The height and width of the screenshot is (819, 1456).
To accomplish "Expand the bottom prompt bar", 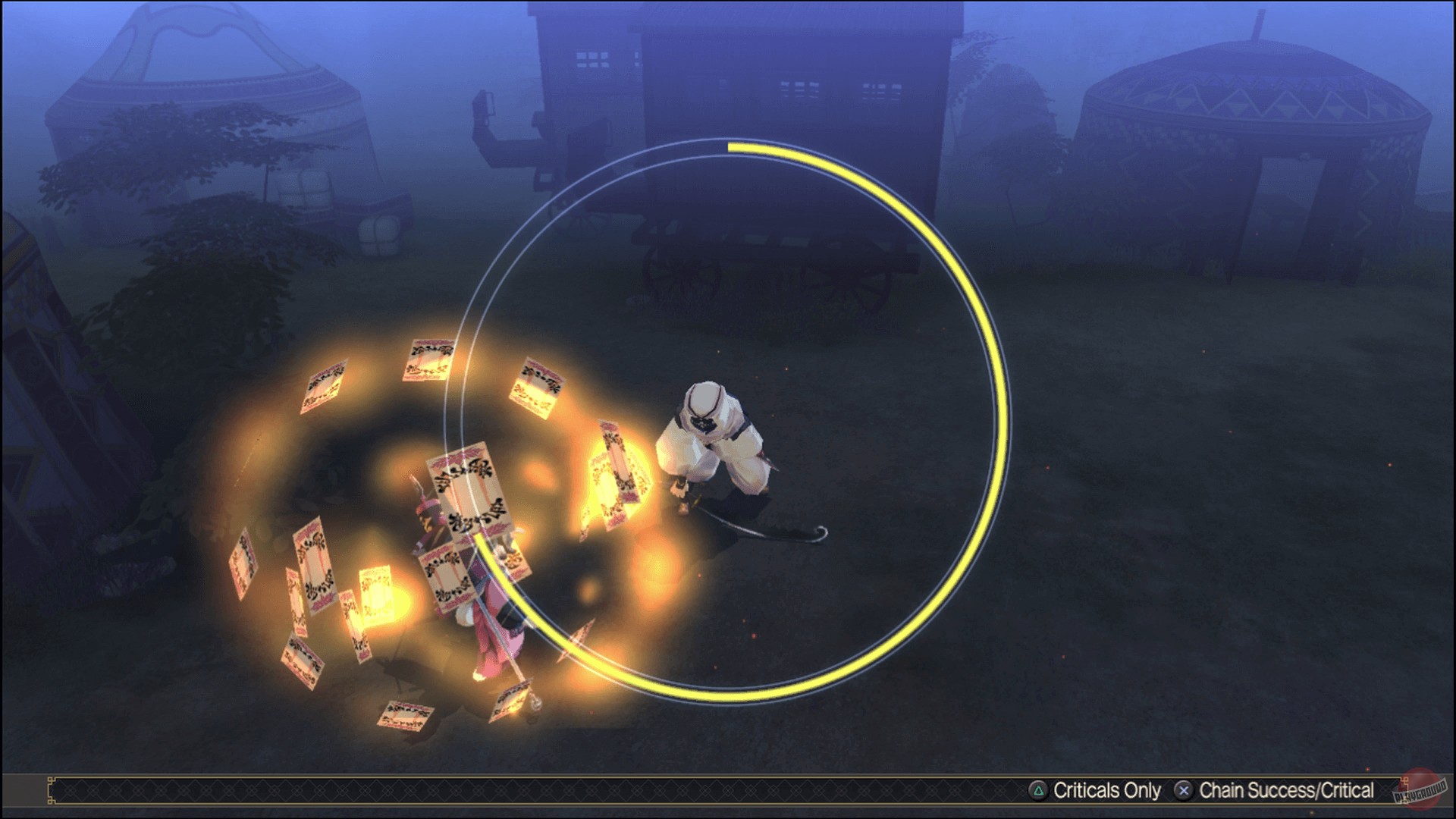I will point(728,791).
